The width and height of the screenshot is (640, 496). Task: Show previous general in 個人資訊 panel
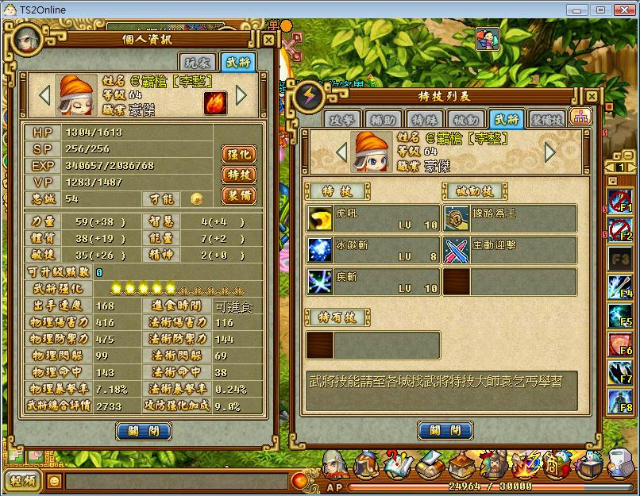[x=43, y=96]
